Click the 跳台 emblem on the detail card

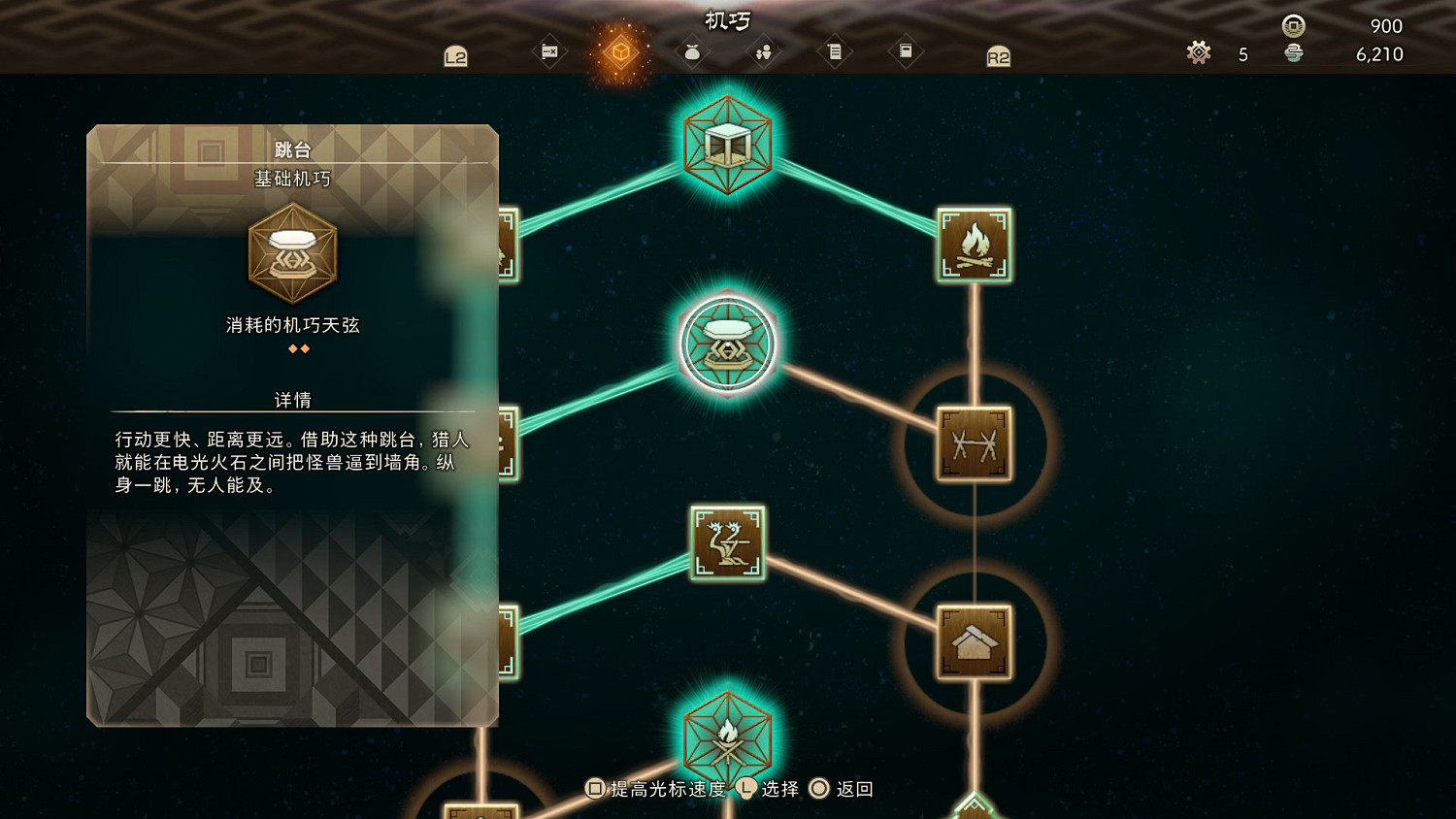(x=291, y=253)
